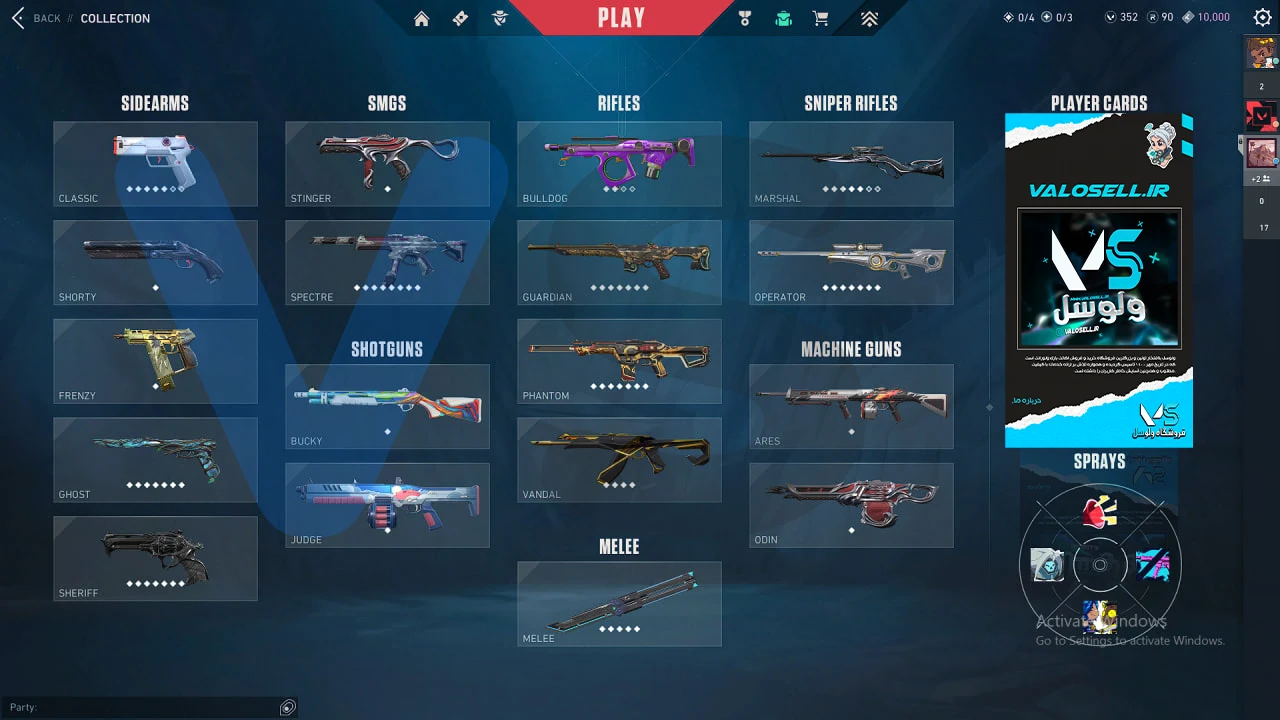The image size is (1280, 720).
Task: Select the Vandal rifle slot
Action: (619, 459)
